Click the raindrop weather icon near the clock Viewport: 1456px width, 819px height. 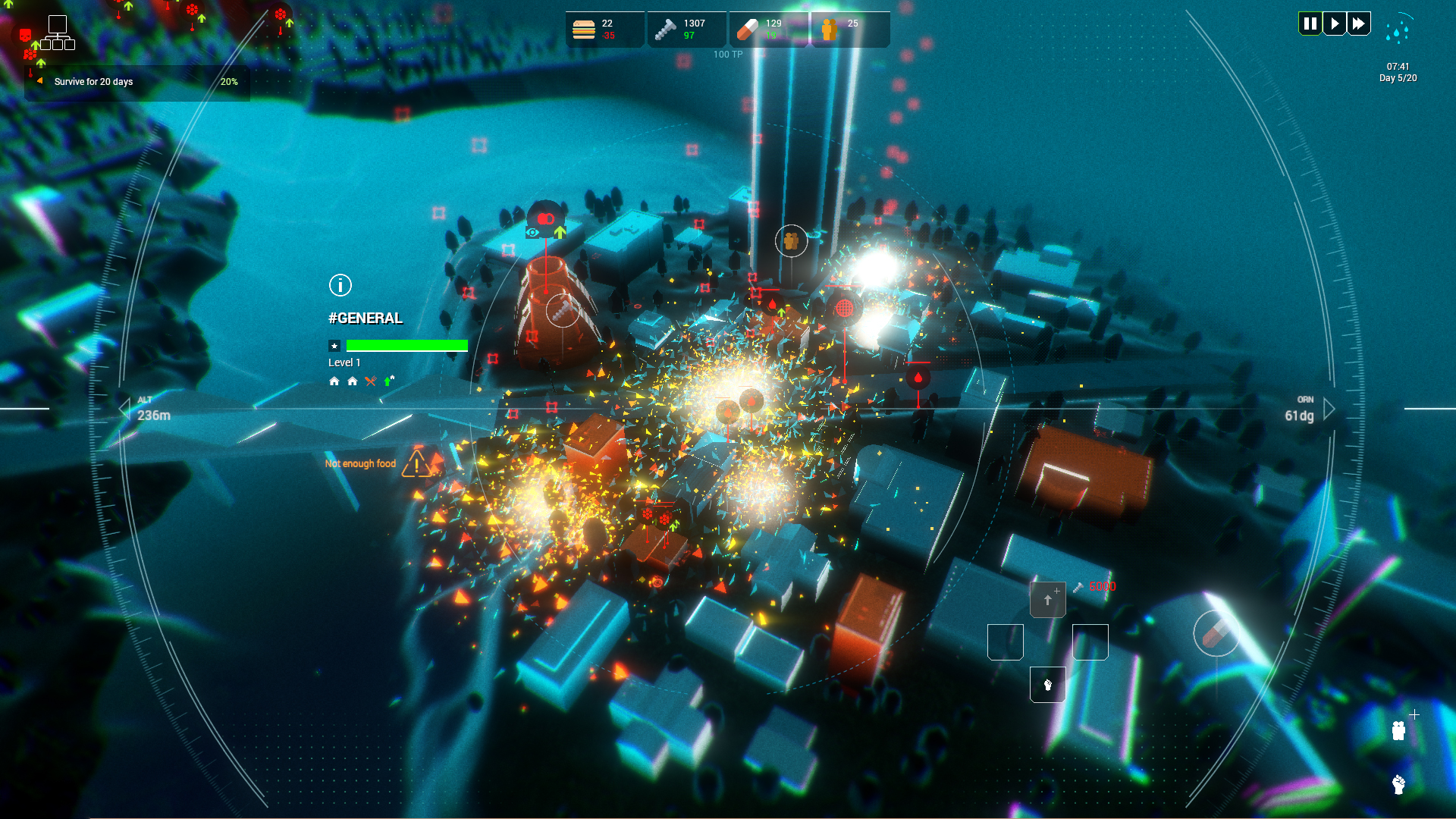[1399, 32]
